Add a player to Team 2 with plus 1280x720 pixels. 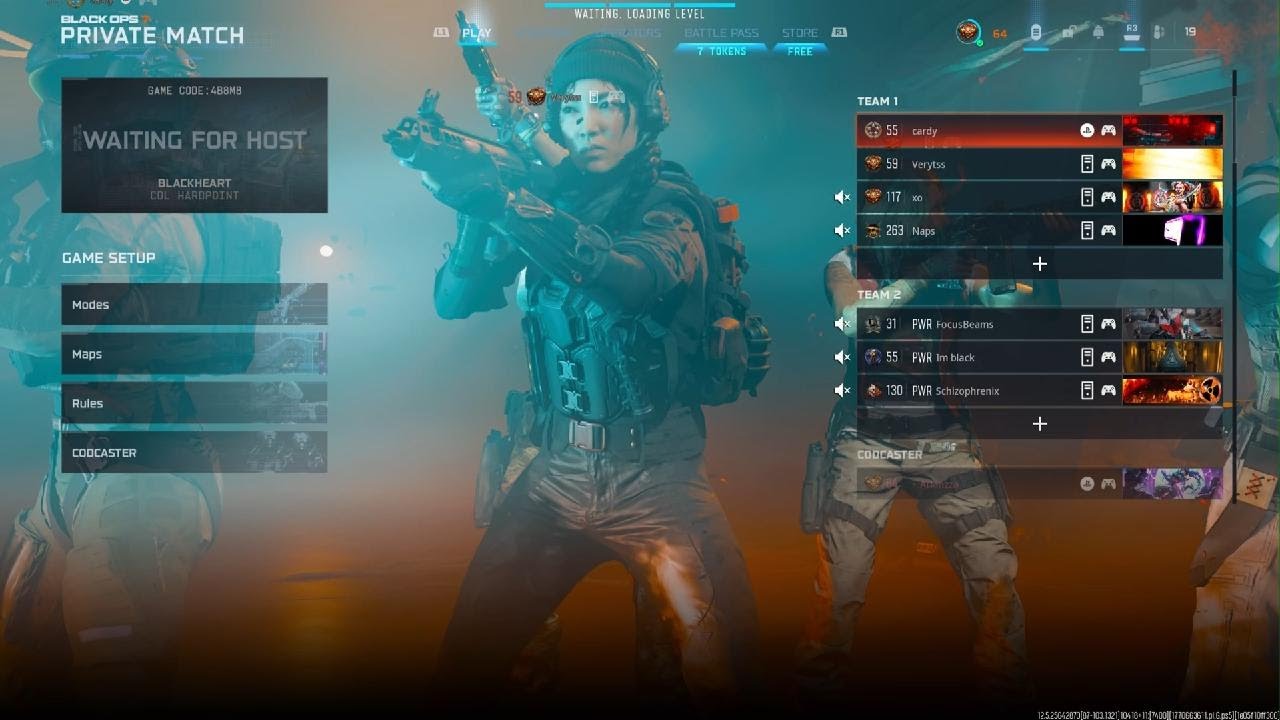(x=1040, y=424)
